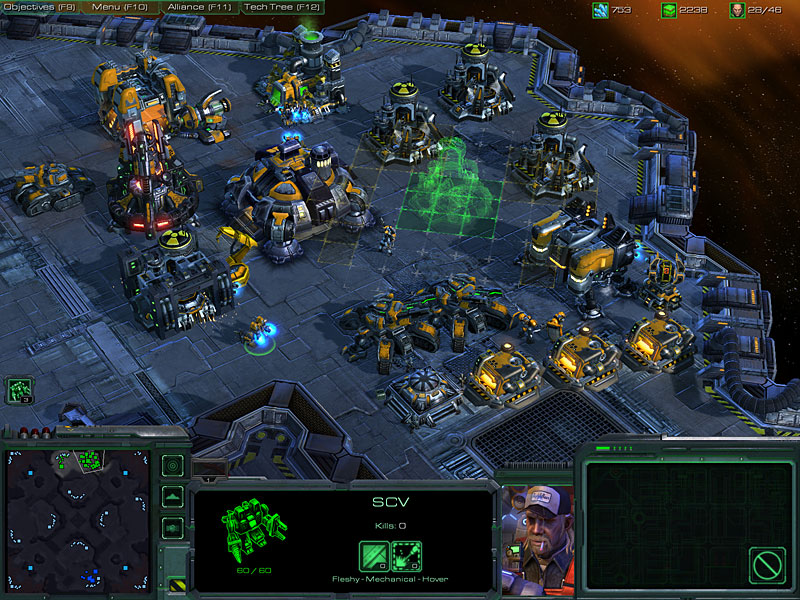Viewport: 800px width, 600px height.
Task: Toggle the minimap terrain display button
Action: pyautogui.click(x=172, y=495)
